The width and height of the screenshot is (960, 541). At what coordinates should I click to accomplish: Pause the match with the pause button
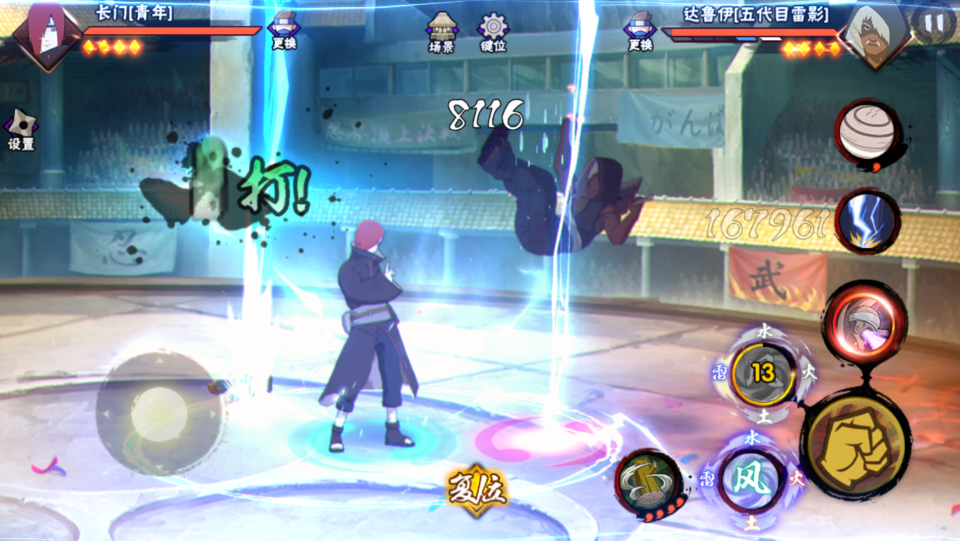[933, 24]
